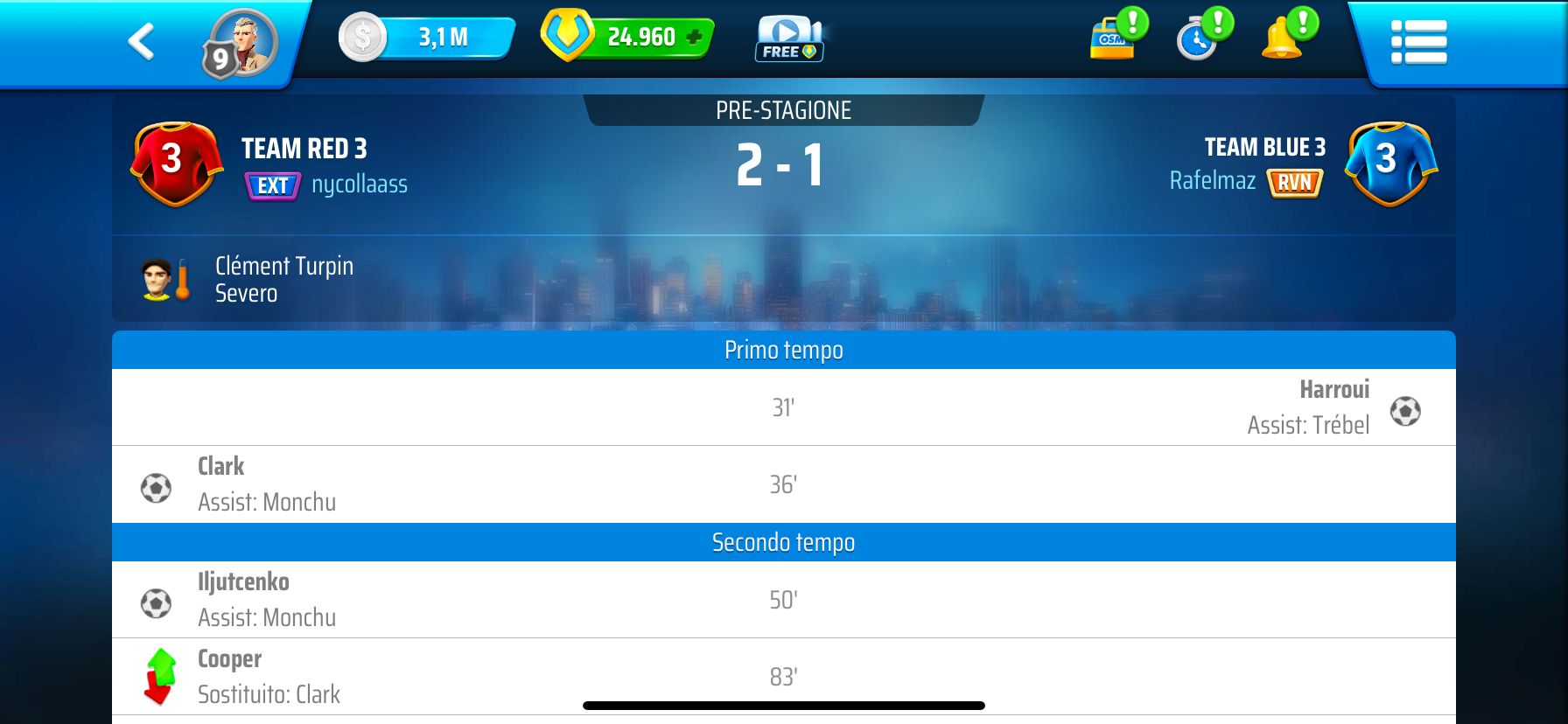
Task: View manager nycollaass profile
Action: [360, 184]
